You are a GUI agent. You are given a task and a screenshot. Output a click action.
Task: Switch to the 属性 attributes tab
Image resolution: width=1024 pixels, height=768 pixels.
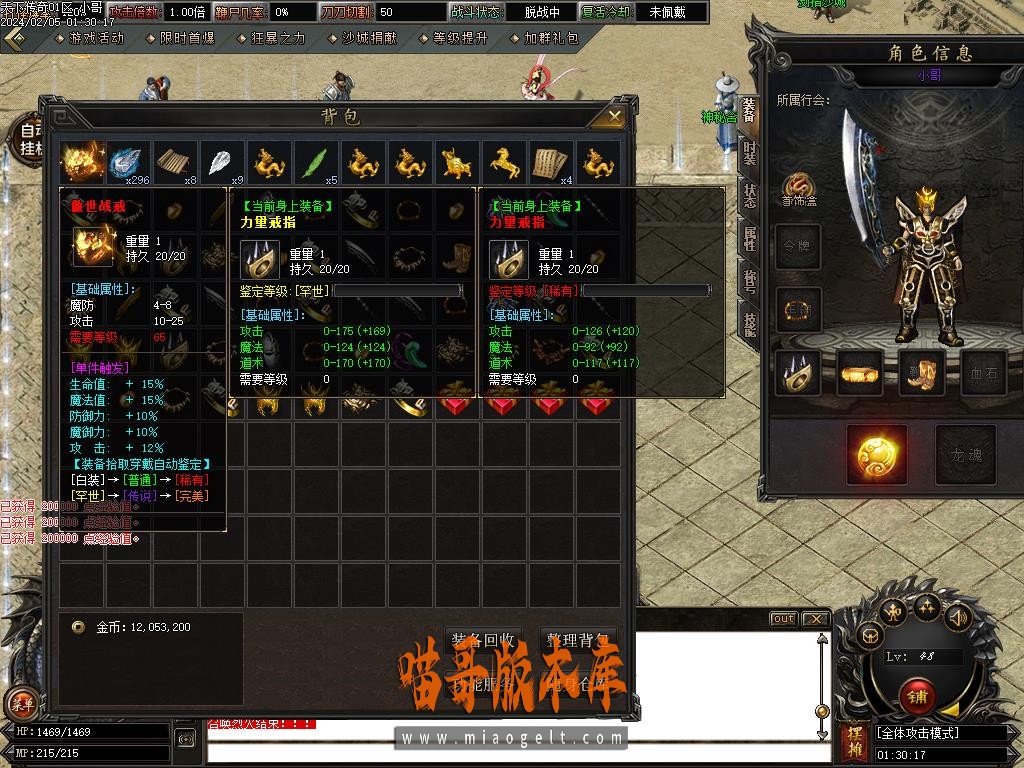(750, 238)
